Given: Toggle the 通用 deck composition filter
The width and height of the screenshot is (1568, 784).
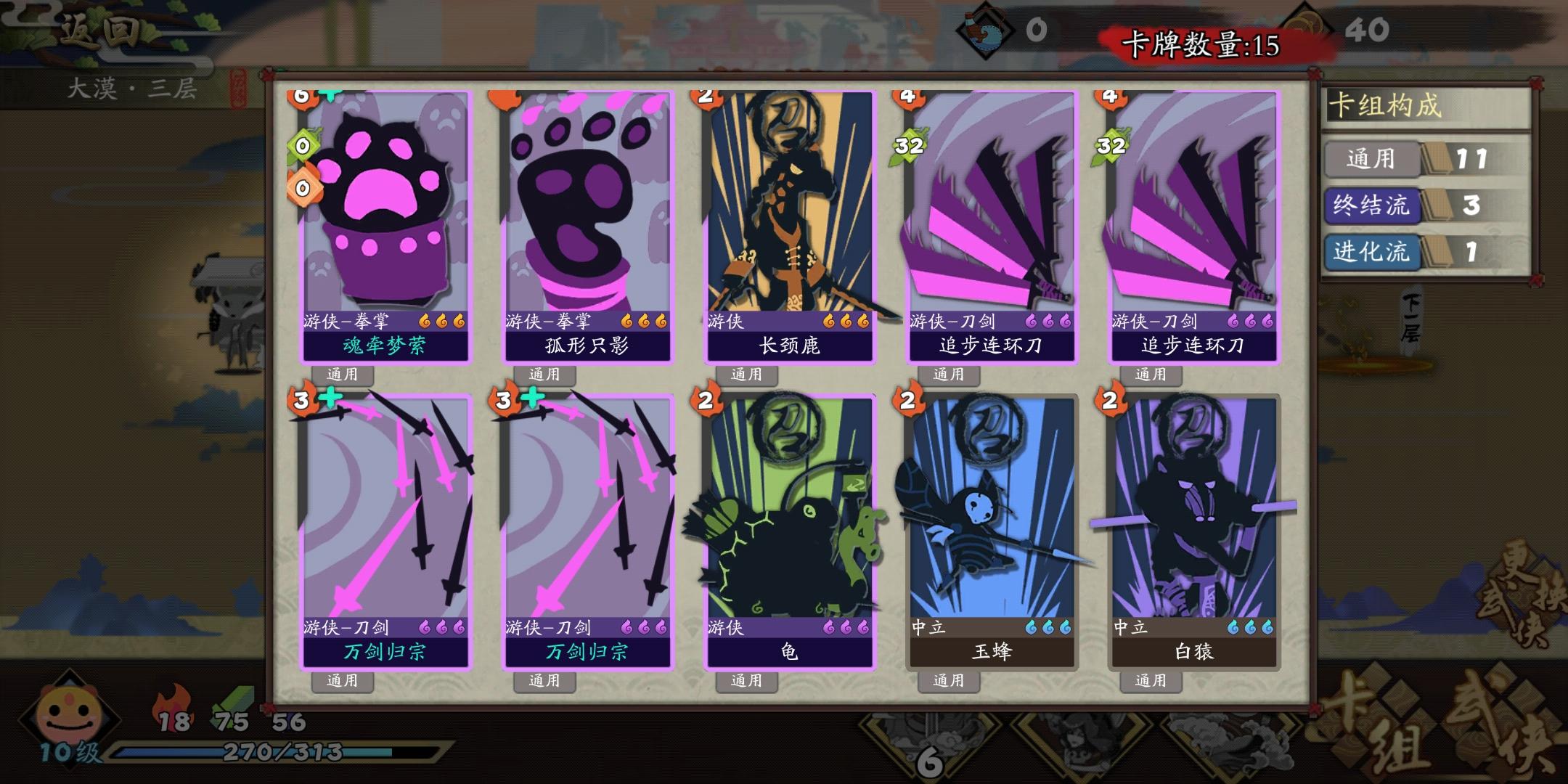Looking at the screenshot, I should coord(1373,159).
